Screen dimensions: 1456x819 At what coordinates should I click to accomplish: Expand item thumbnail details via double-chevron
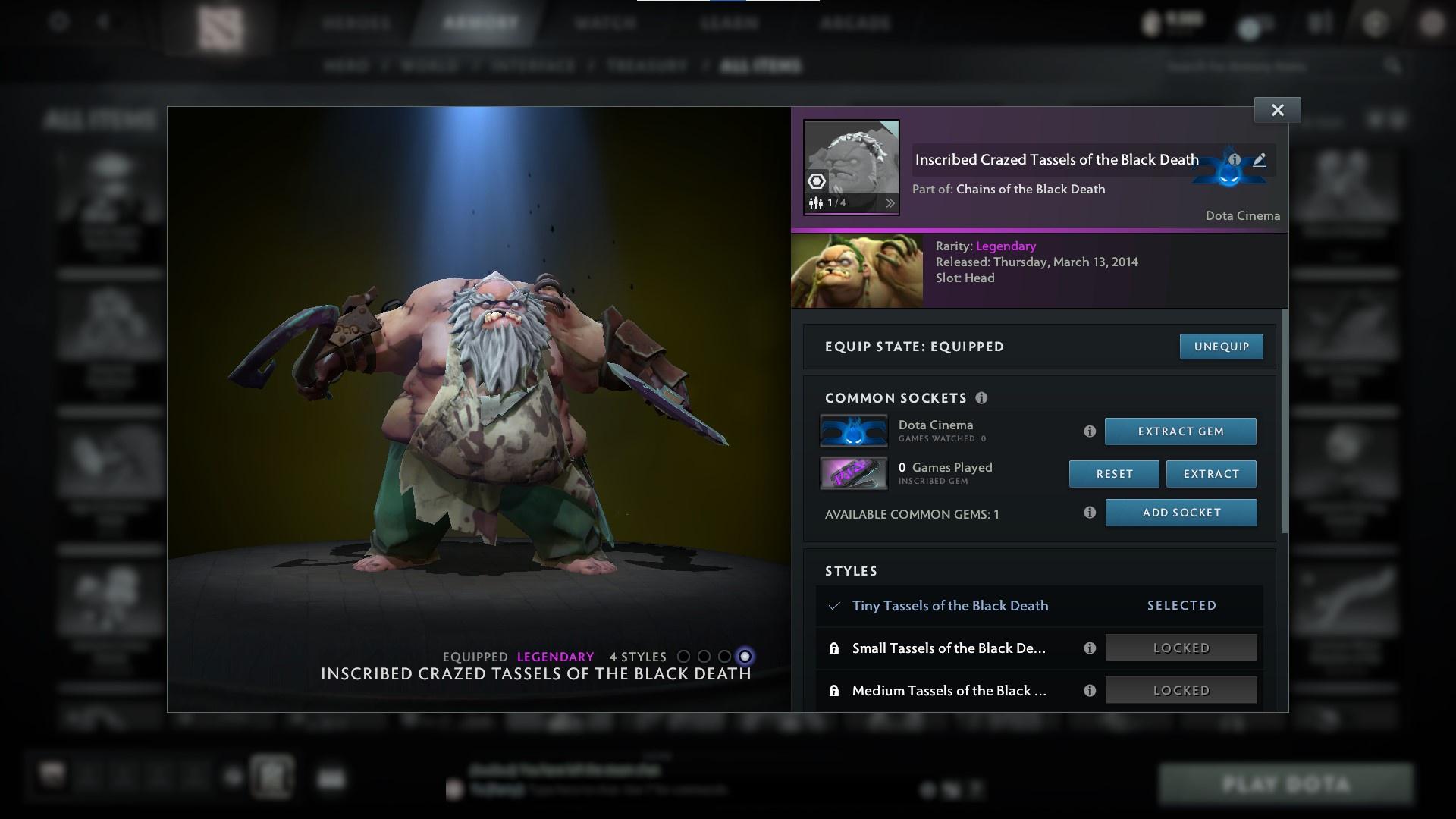point(891,202)
